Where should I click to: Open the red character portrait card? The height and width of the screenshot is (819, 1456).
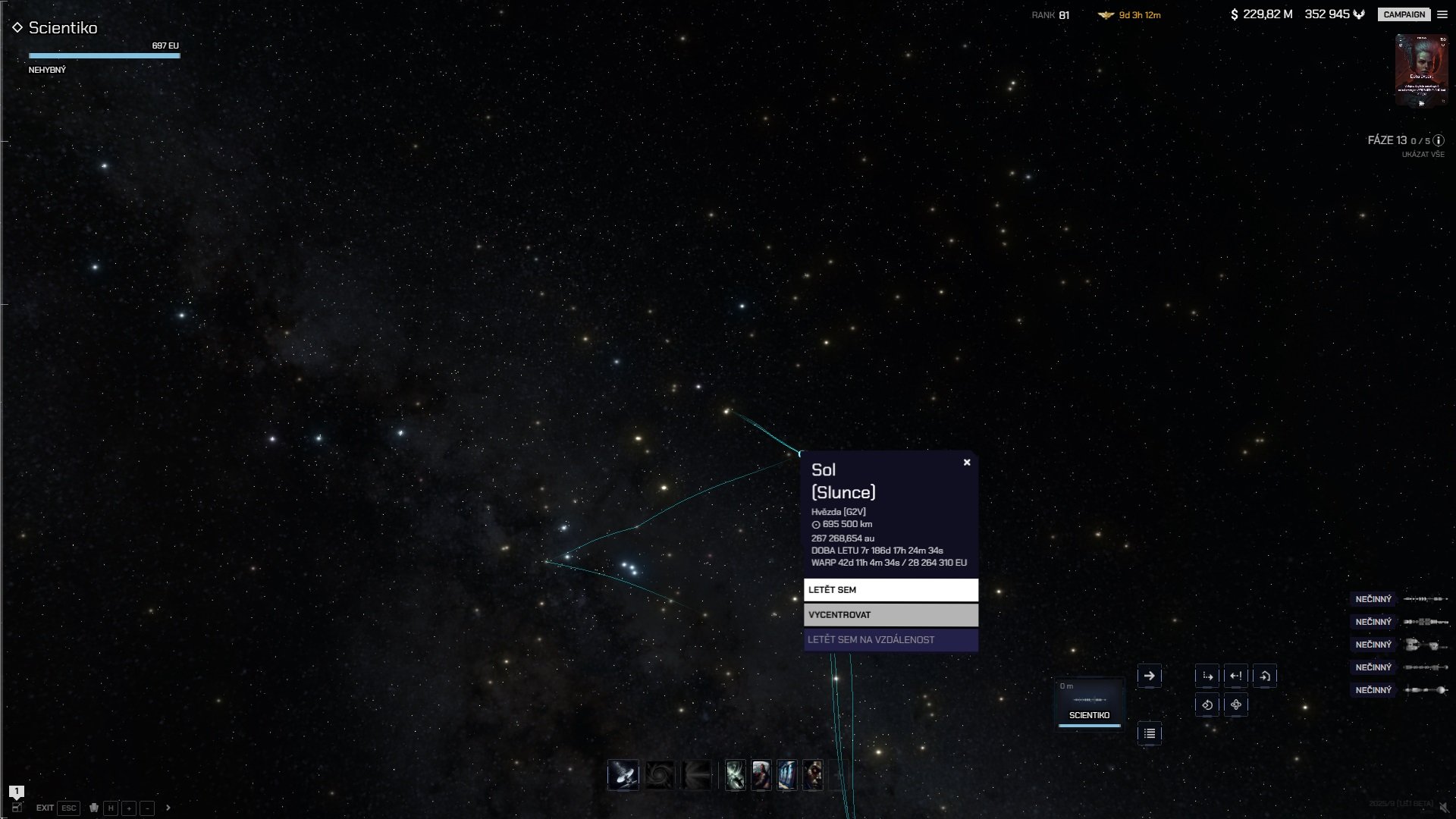click(x=1421, y=71)
